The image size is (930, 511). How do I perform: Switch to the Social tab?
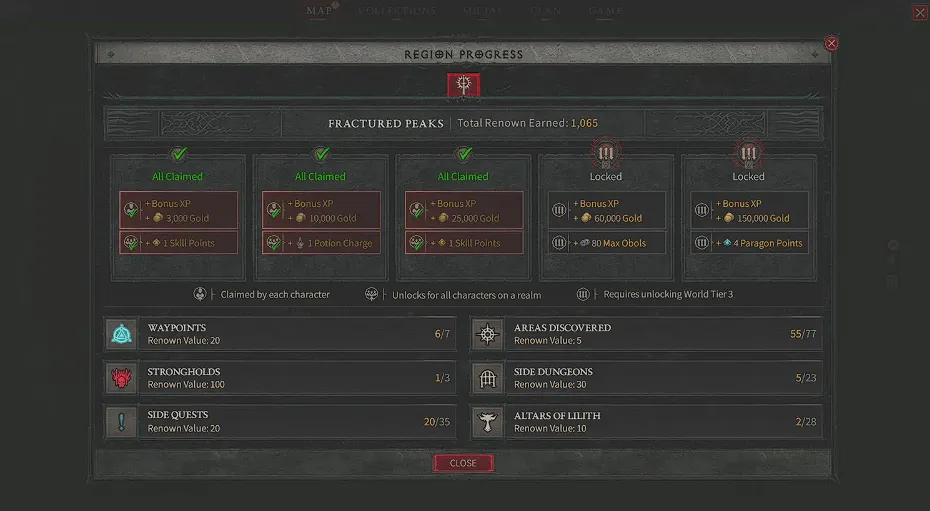coord(483,11)
